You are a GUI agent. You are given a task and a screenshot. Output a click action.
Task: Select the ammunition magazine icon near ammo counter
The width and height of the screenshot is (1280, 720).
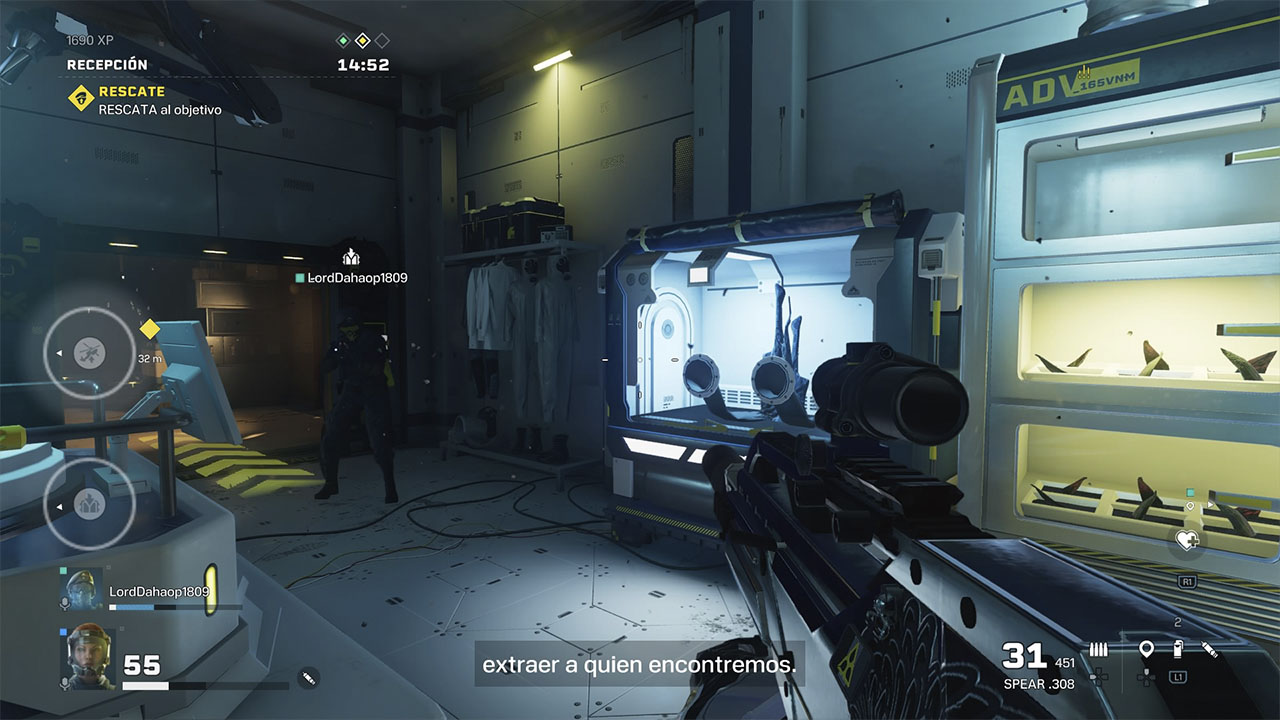pos(1098,648)
